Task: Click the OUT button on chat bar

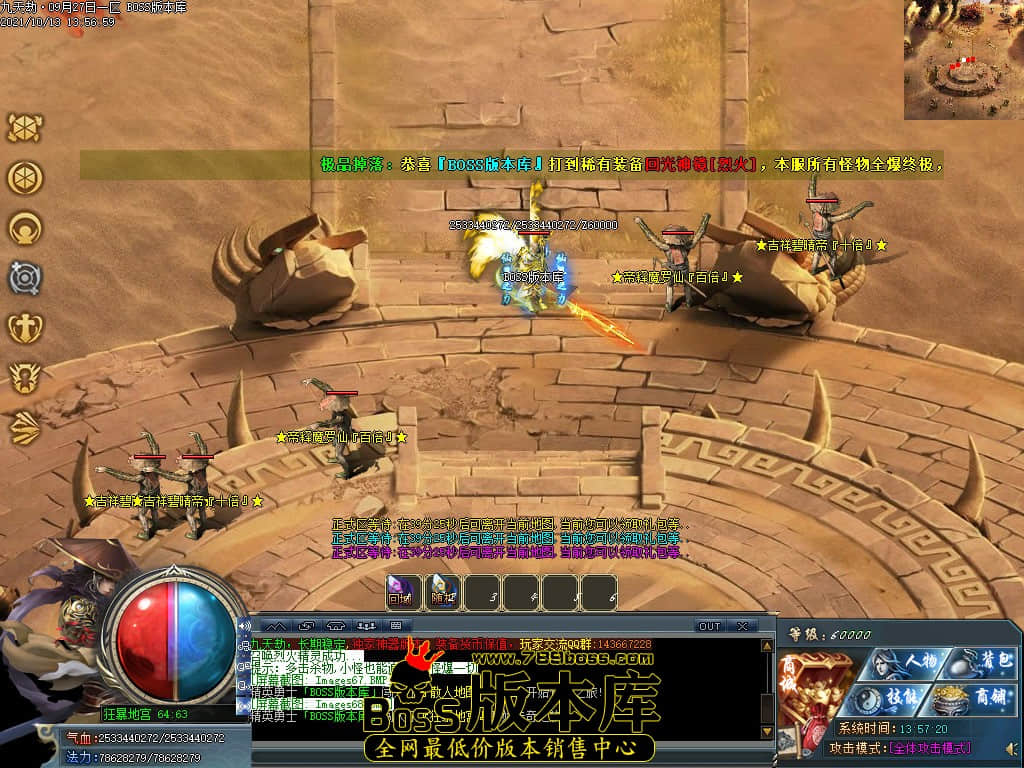Action: (x=709, y=626)
